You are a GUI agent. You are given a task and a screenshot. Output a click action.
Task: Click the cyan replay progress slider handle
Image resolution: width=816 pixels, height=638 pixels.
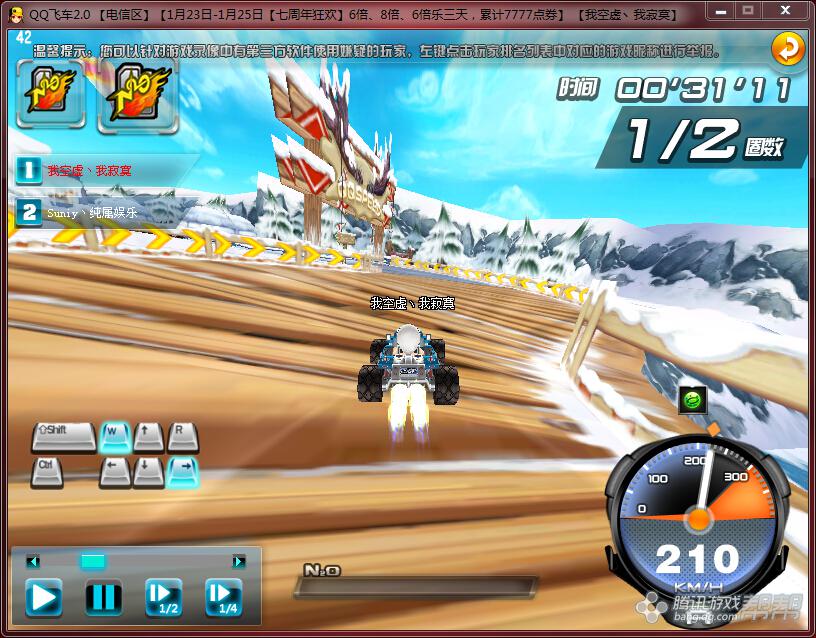(93, 561)
